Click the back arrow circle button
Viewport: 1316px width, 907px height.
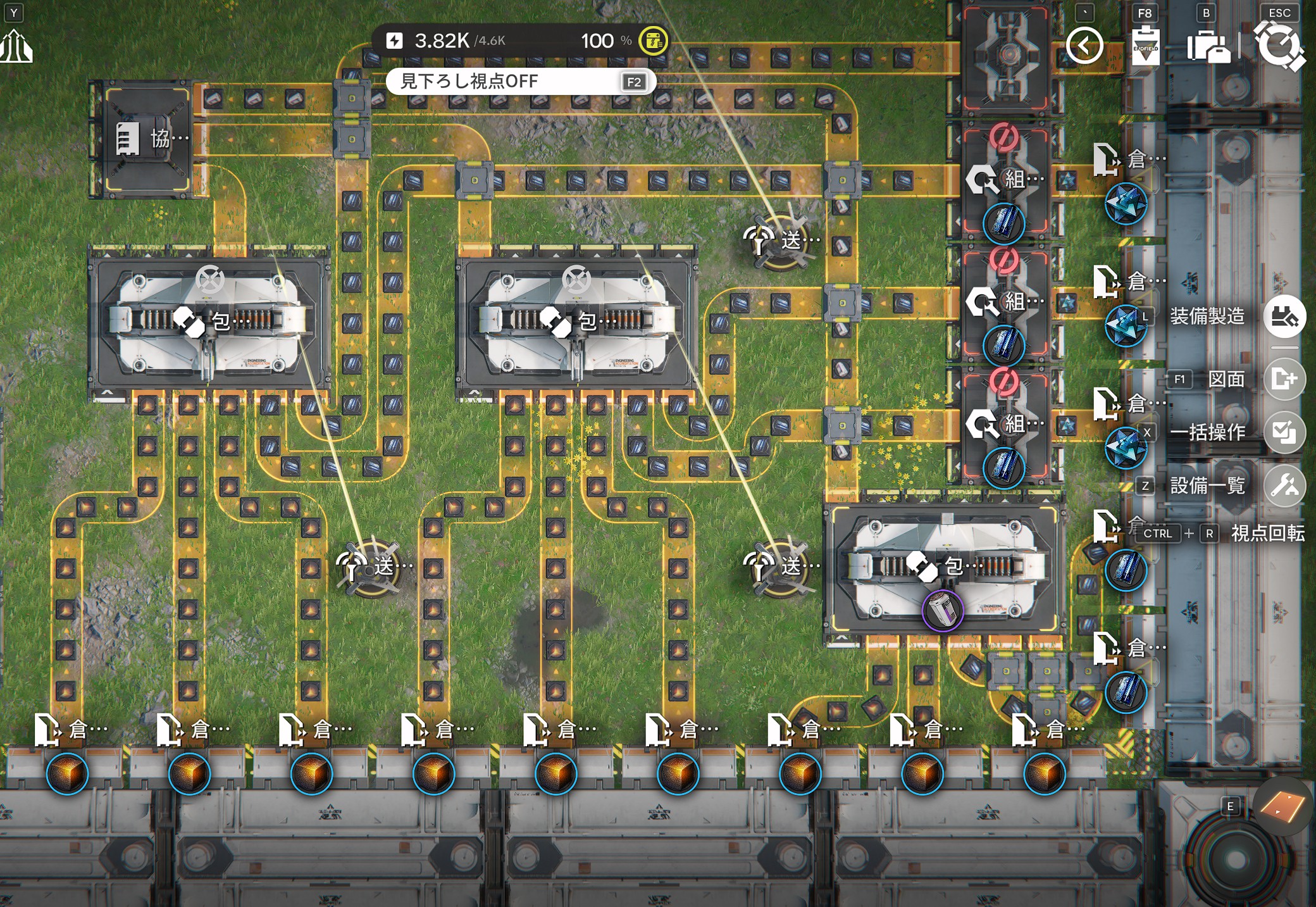[x=1084, y=46]
